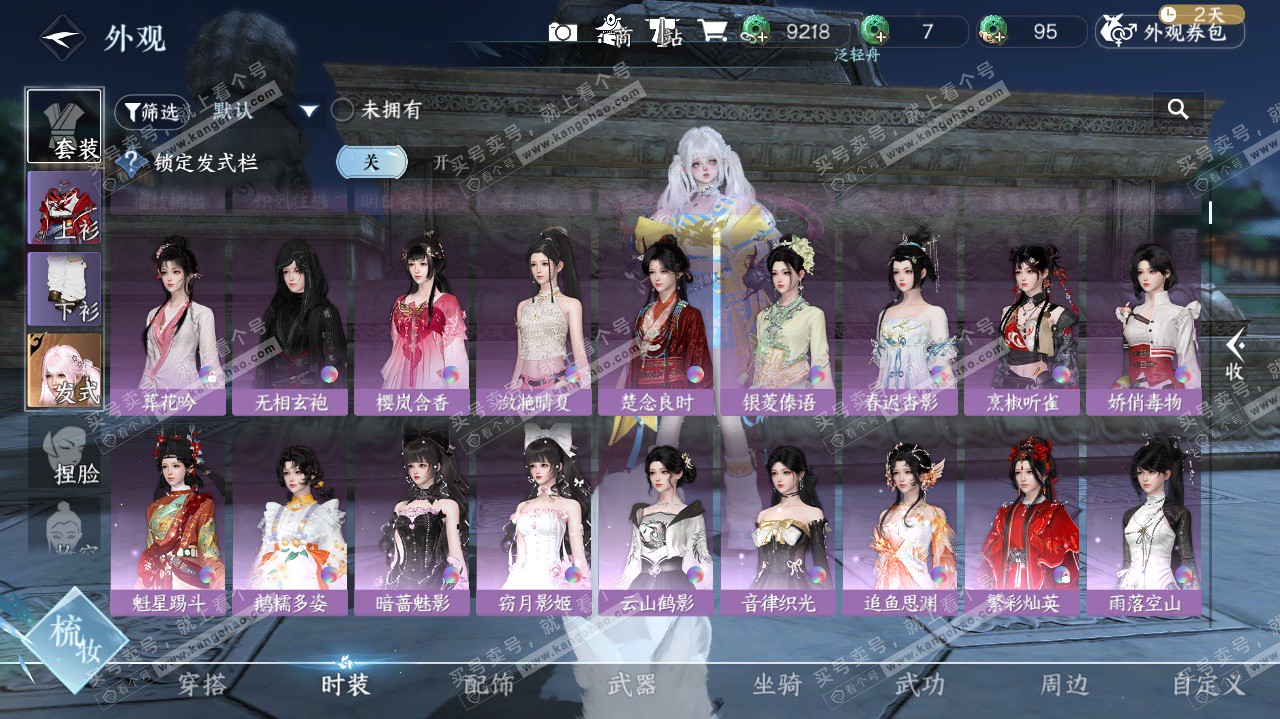Go back with the top-left arrow
The width and height of the screenshot is (1280, 719).
pos(62,38)
